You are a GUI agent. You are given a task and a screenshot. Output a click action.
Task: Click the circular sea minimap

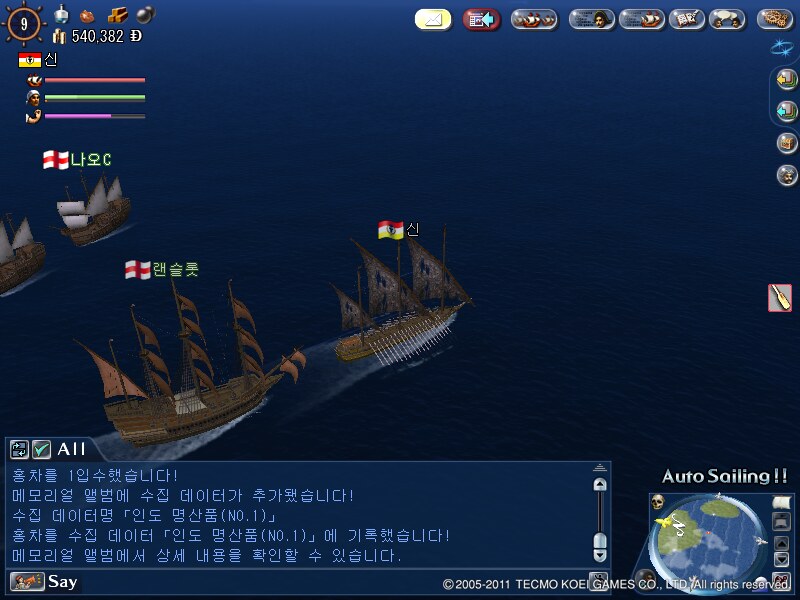click(709, 541)
